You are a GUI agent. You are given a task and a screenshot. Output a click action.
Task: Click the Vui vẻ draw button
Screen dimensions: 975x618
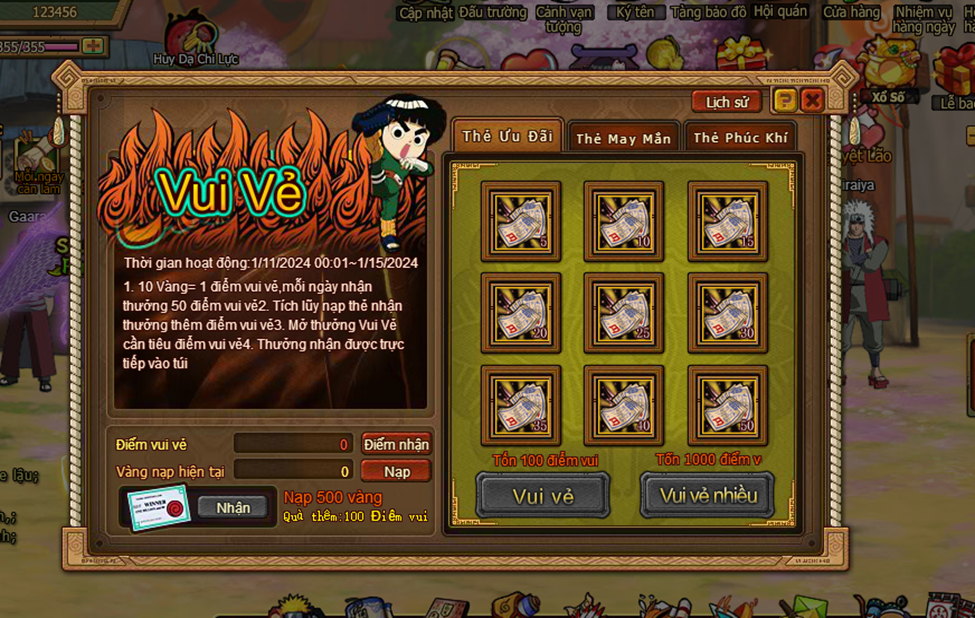coord(543,496)
